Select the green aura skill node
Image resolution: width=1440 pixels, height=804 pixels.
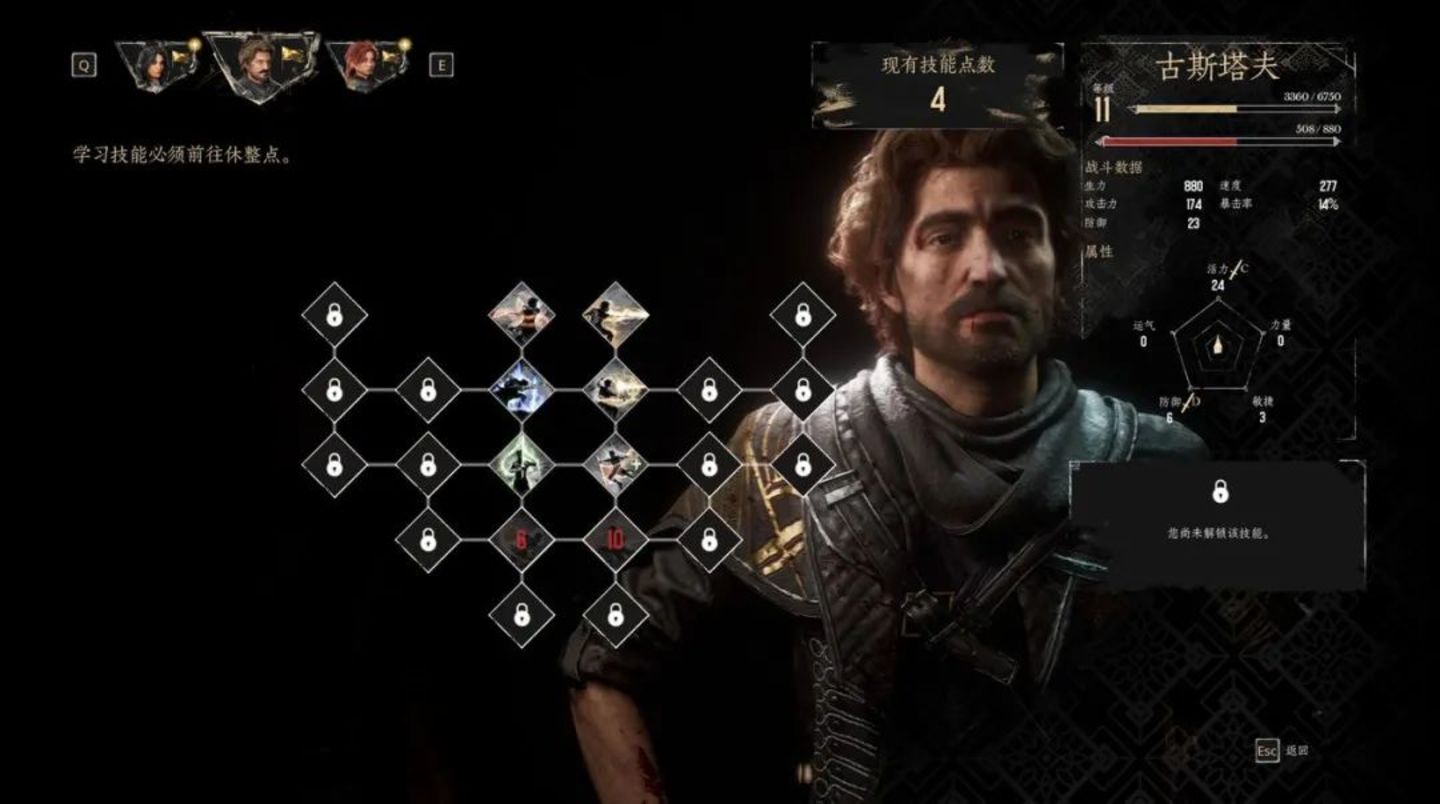[521, 464]
